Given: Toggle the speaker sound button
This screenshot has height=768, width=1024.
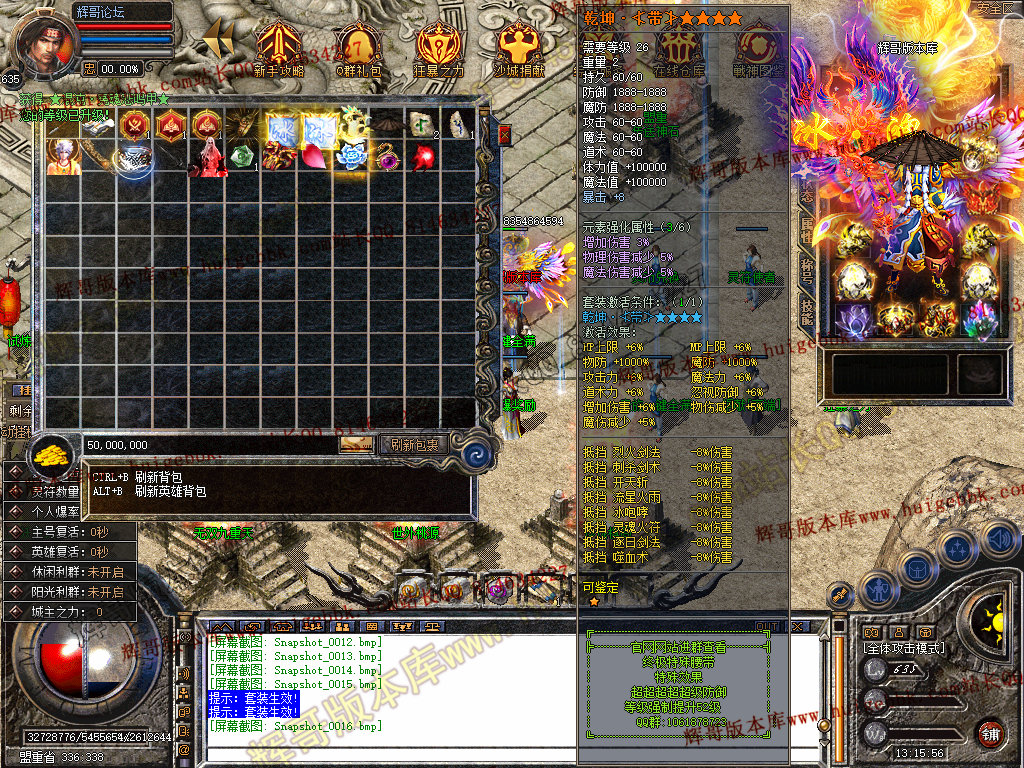Looking at the screenshot, I should (999, 540).
